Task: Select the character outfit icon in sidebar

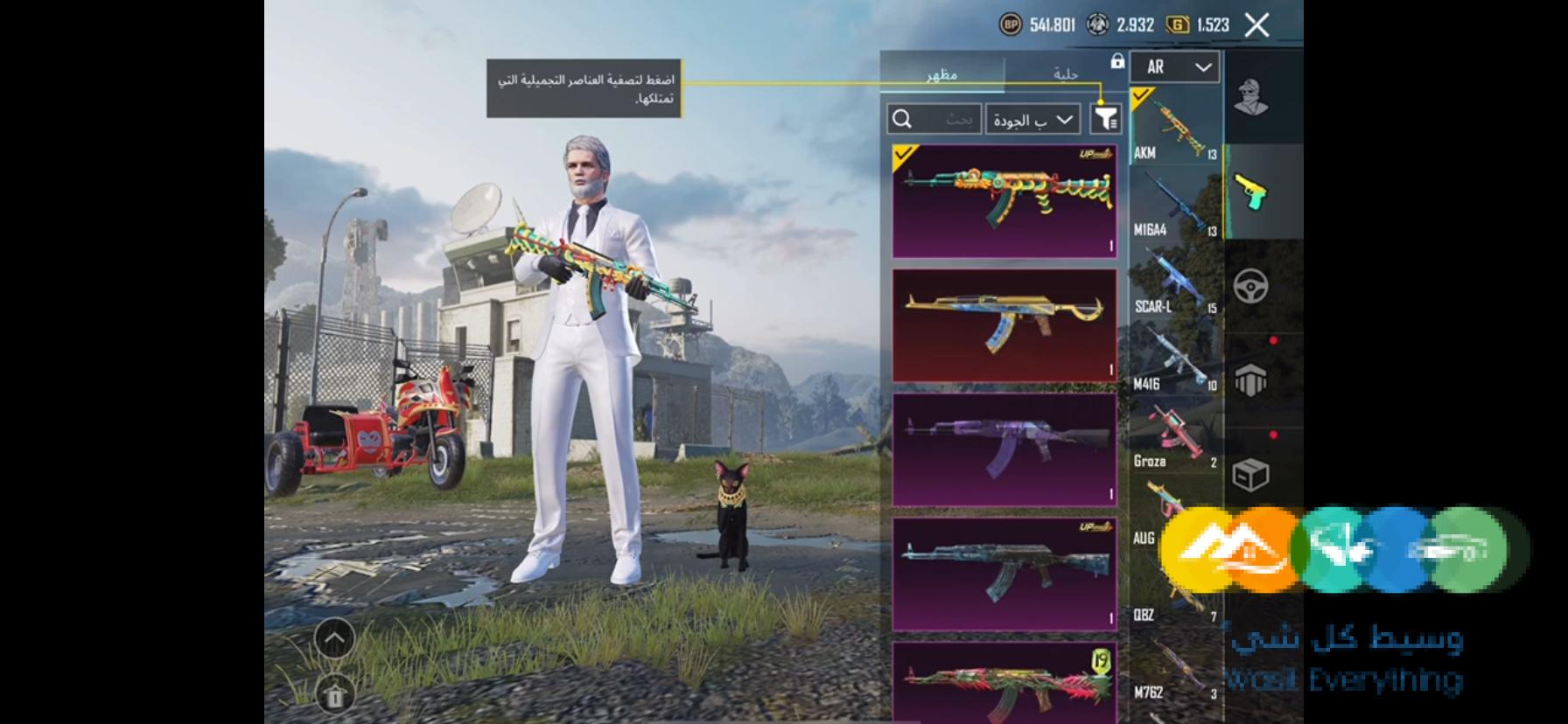Action: [1249, 96]
